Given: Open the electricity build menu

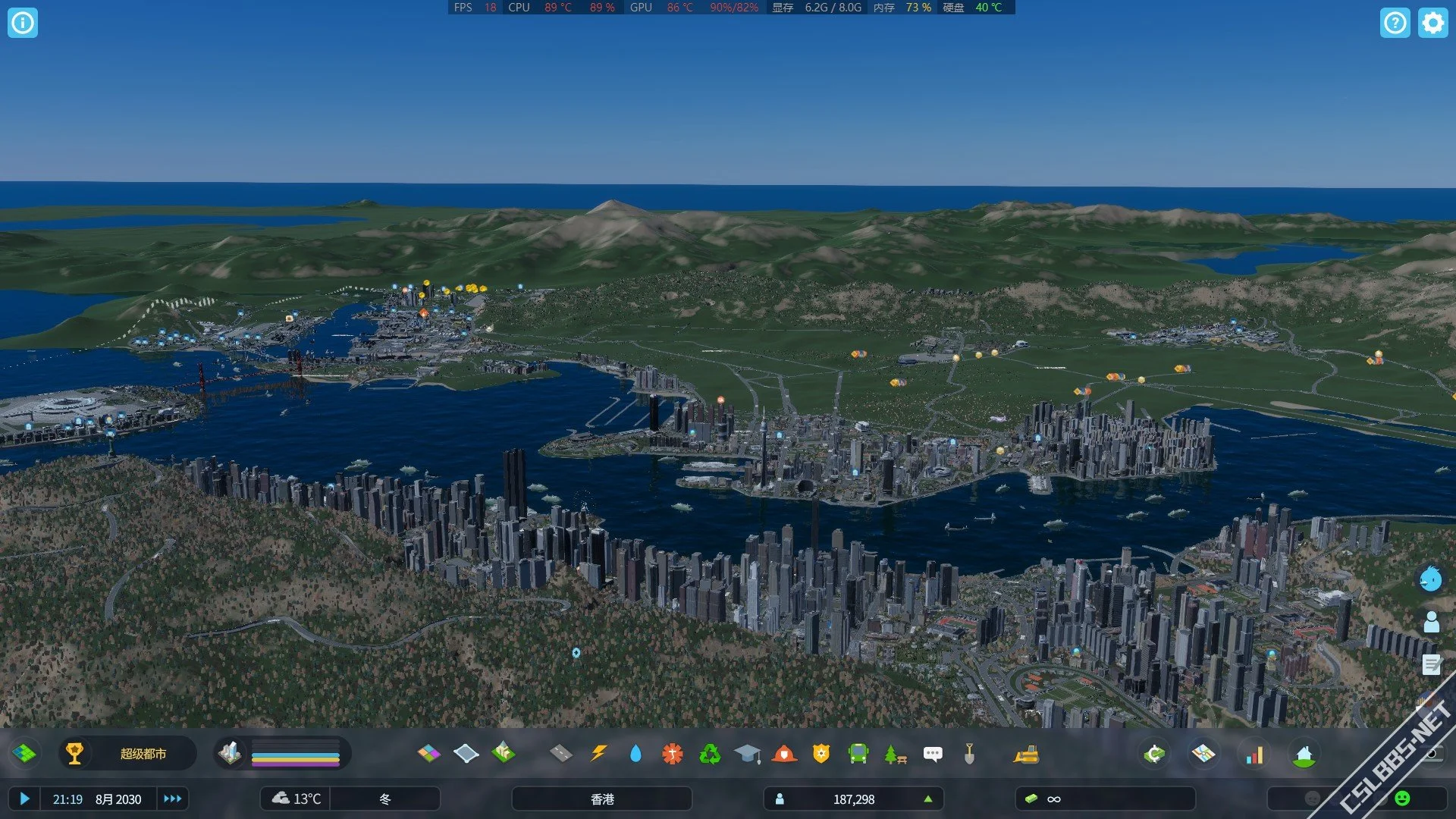Looking at the screenshot, I should [x=598, y=754].
